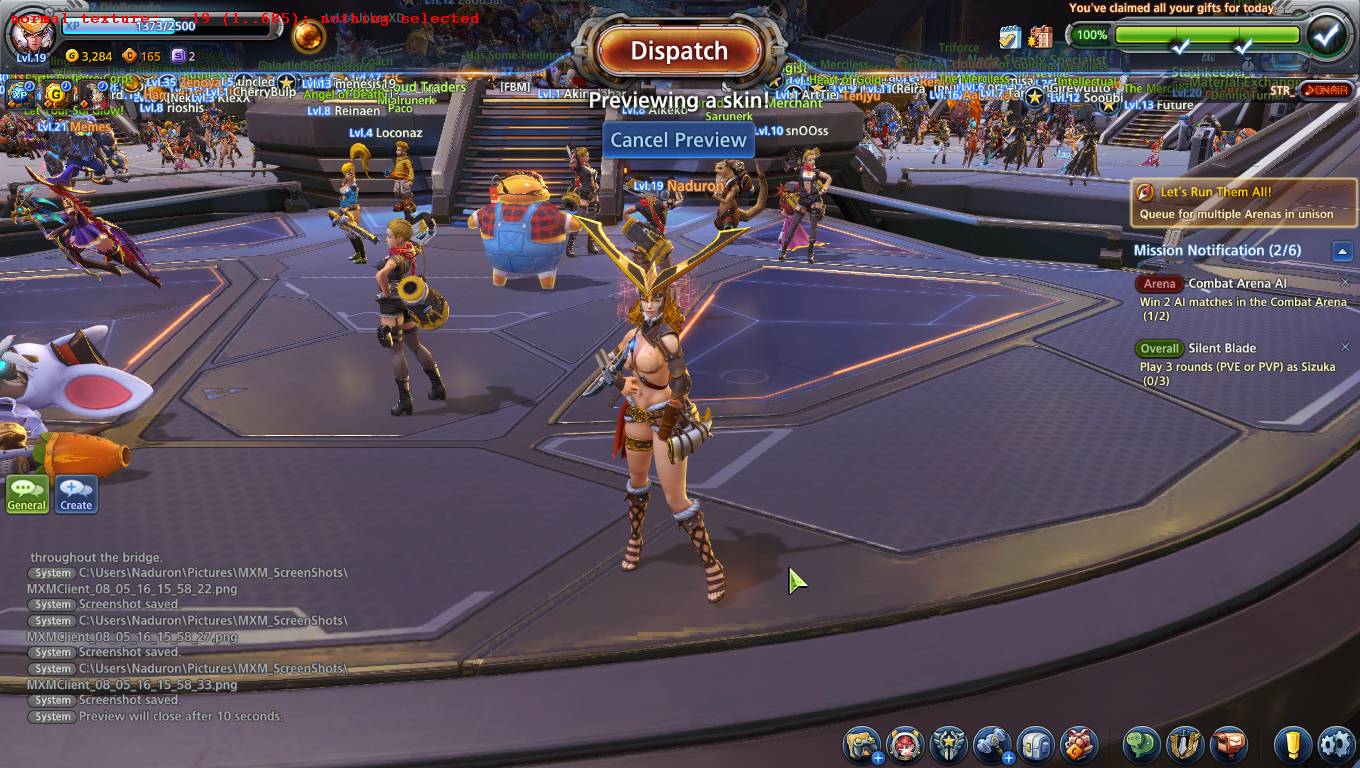The image size is (1360, 768).
Task: Open the green chat bubbles social icon
Action: point(1142,745)
